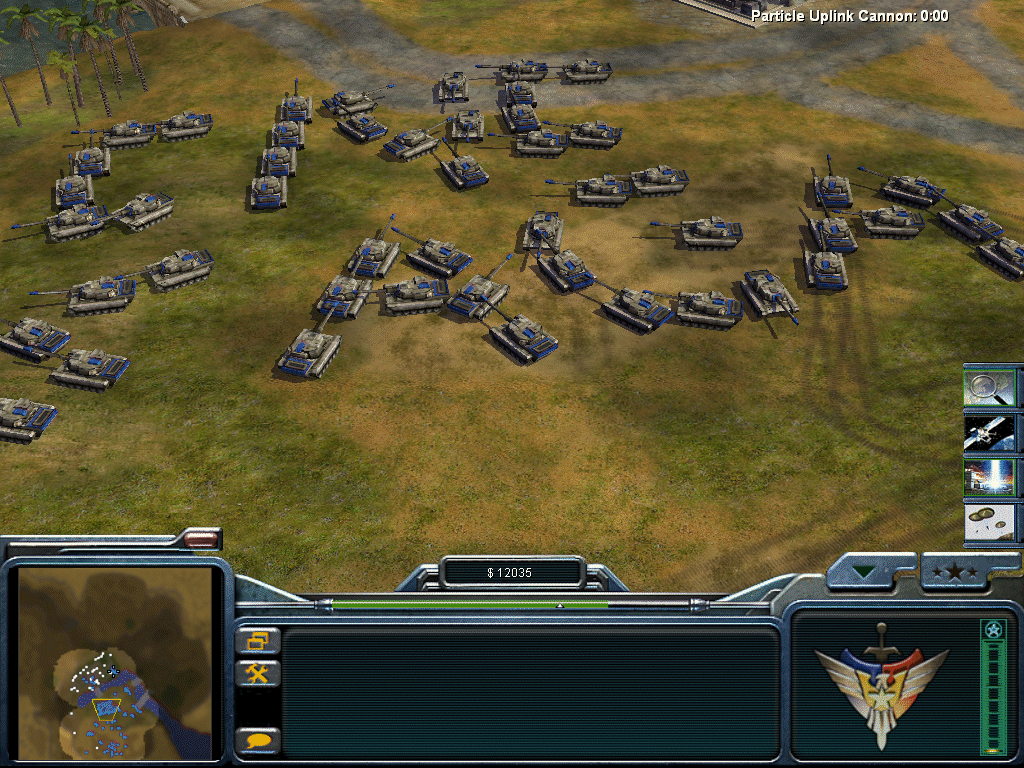Image resolution: width=1024 pixels, height=768 pixels.
Task: Select the orbiting satellite special power icon
Action: [990, 433]
